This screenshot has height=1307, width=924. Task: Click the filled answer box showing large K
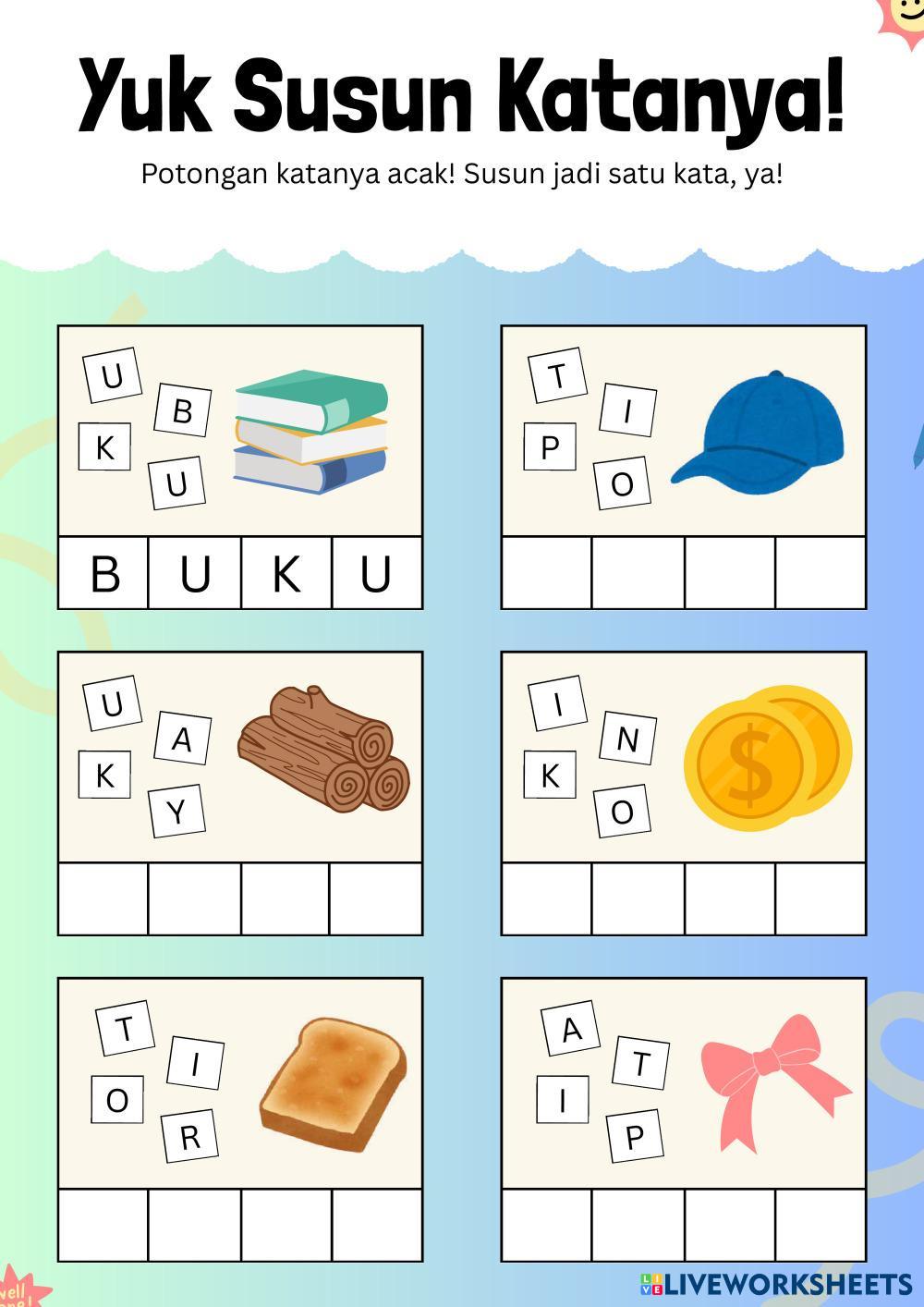pos(286,573)
